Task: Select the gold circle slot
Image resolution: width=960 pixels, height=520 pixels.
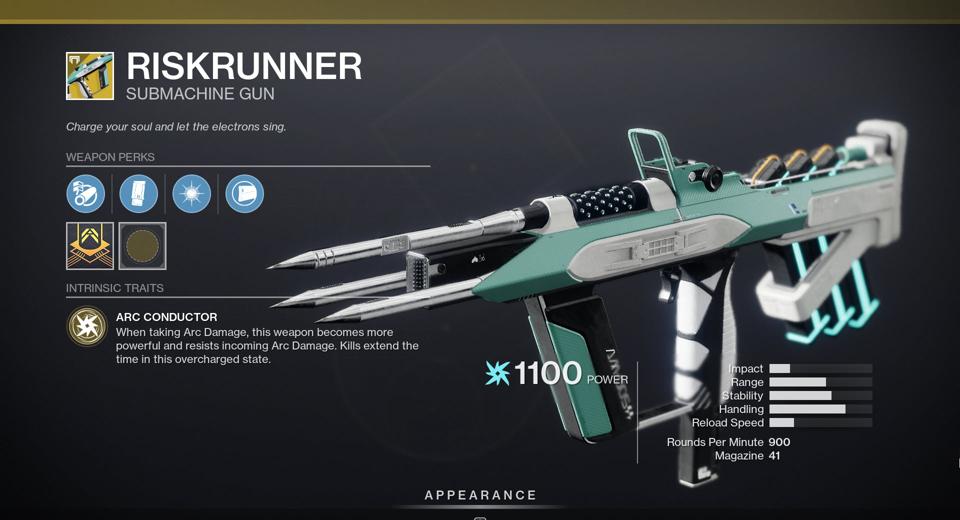Action: (142, 246)
